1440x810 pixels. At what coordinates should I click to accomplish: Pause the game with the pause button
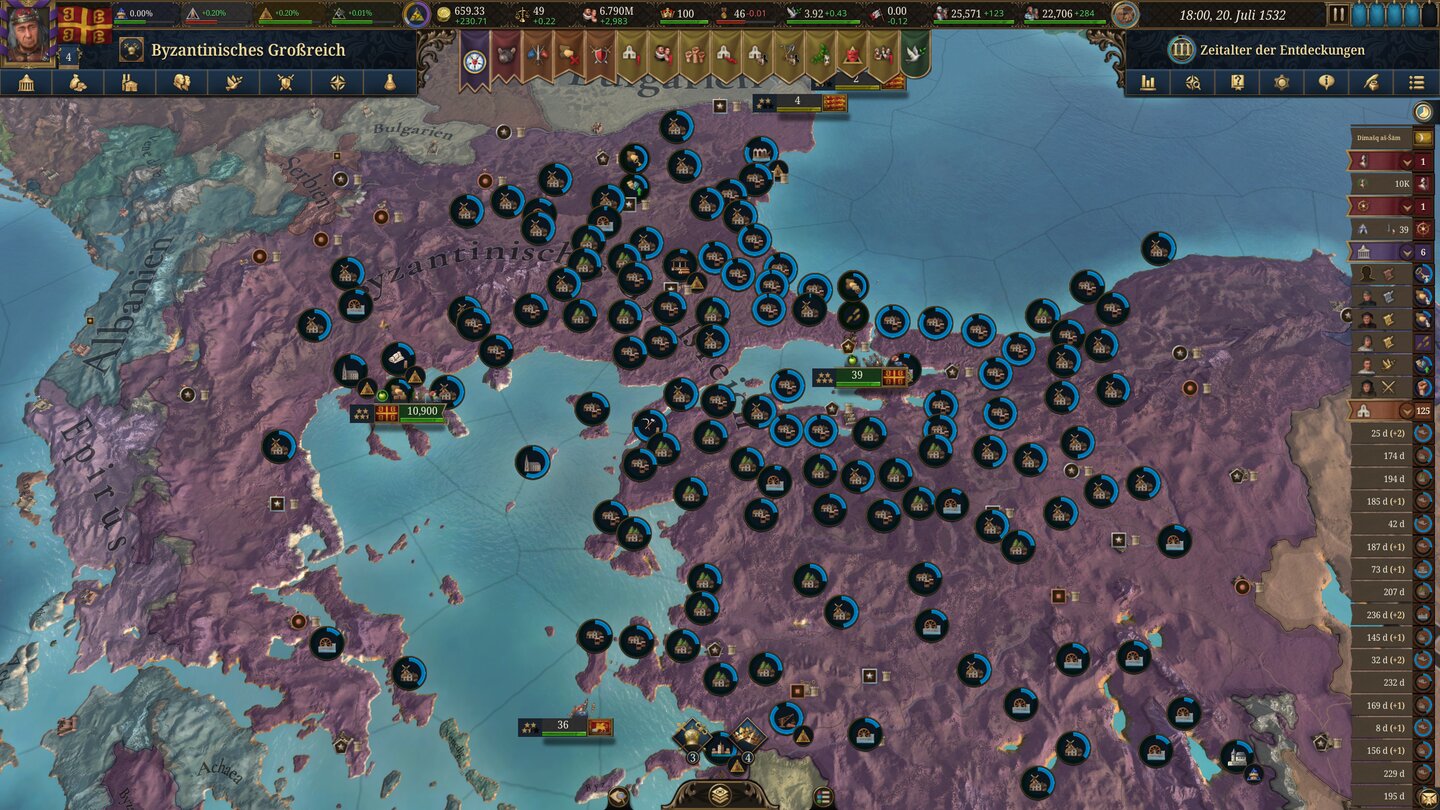1340,14
